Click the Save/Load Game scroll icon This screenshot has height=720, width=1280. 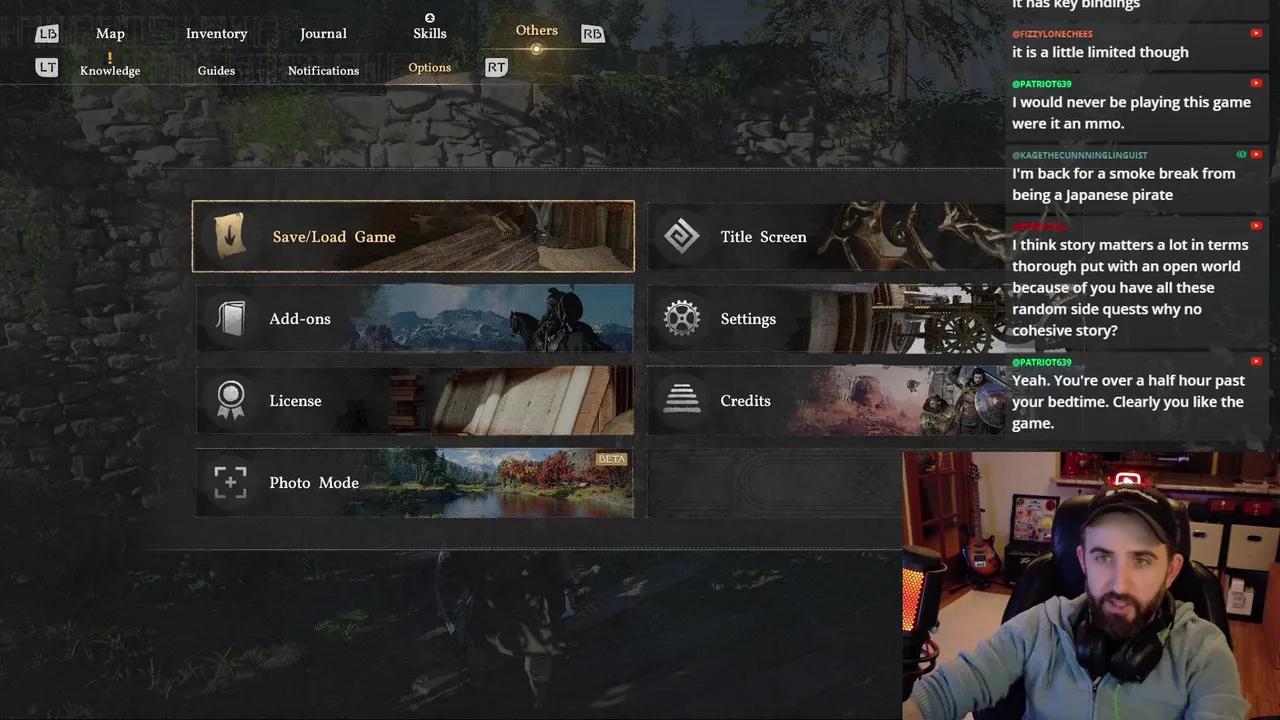tap(230, 236)
